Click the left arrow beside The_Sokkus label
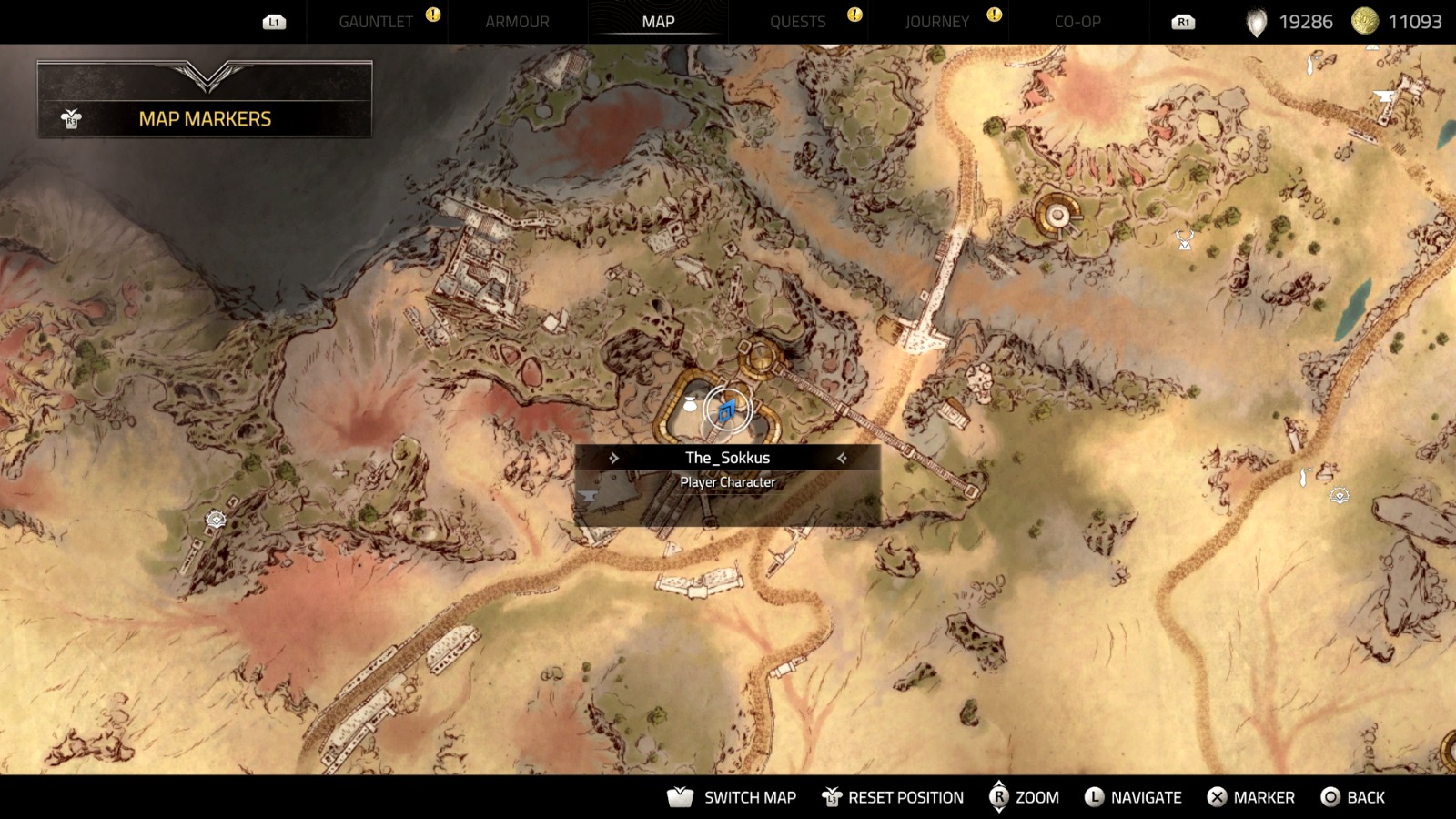 pos(615,458)
